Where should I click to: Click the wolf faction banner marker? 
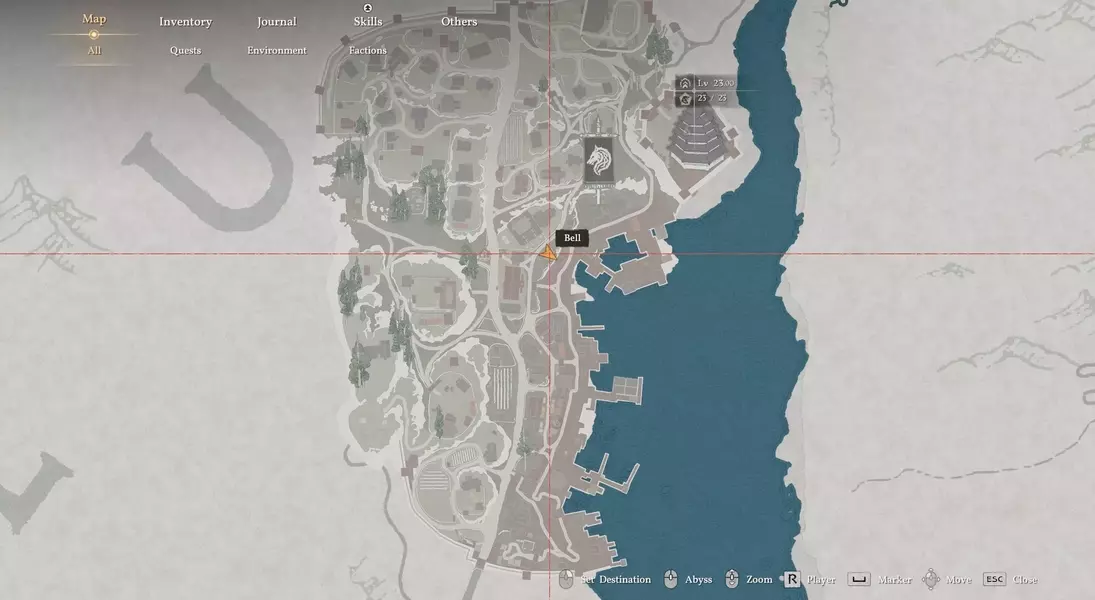click(x=601, y=160)
